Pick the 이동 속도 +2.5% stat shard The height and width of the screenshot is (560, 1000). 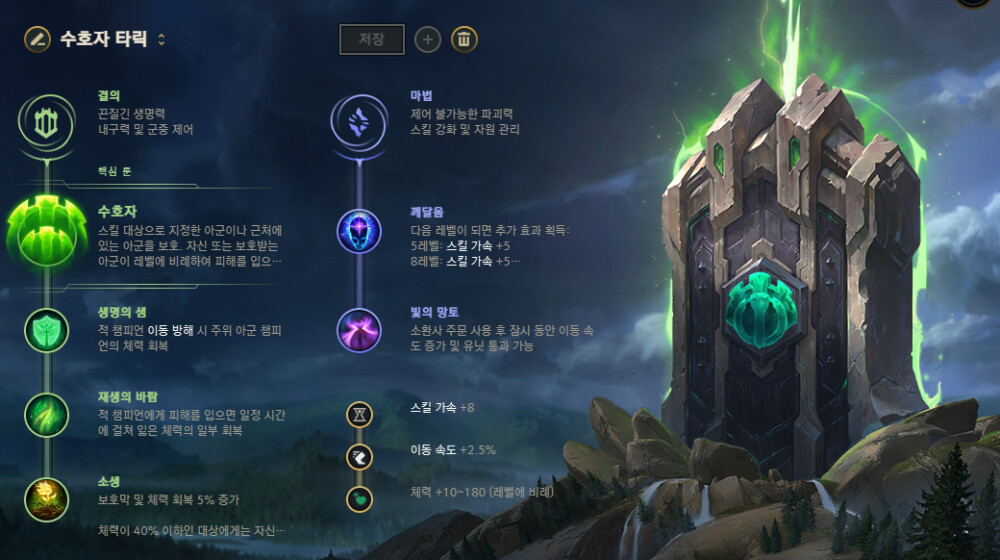359,456
